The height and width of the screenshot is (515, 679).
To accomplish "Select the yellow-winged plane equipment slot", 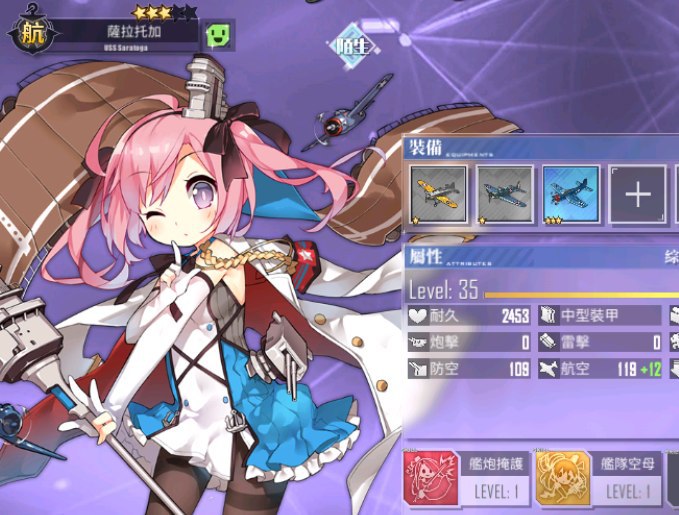I will (438, 194).
